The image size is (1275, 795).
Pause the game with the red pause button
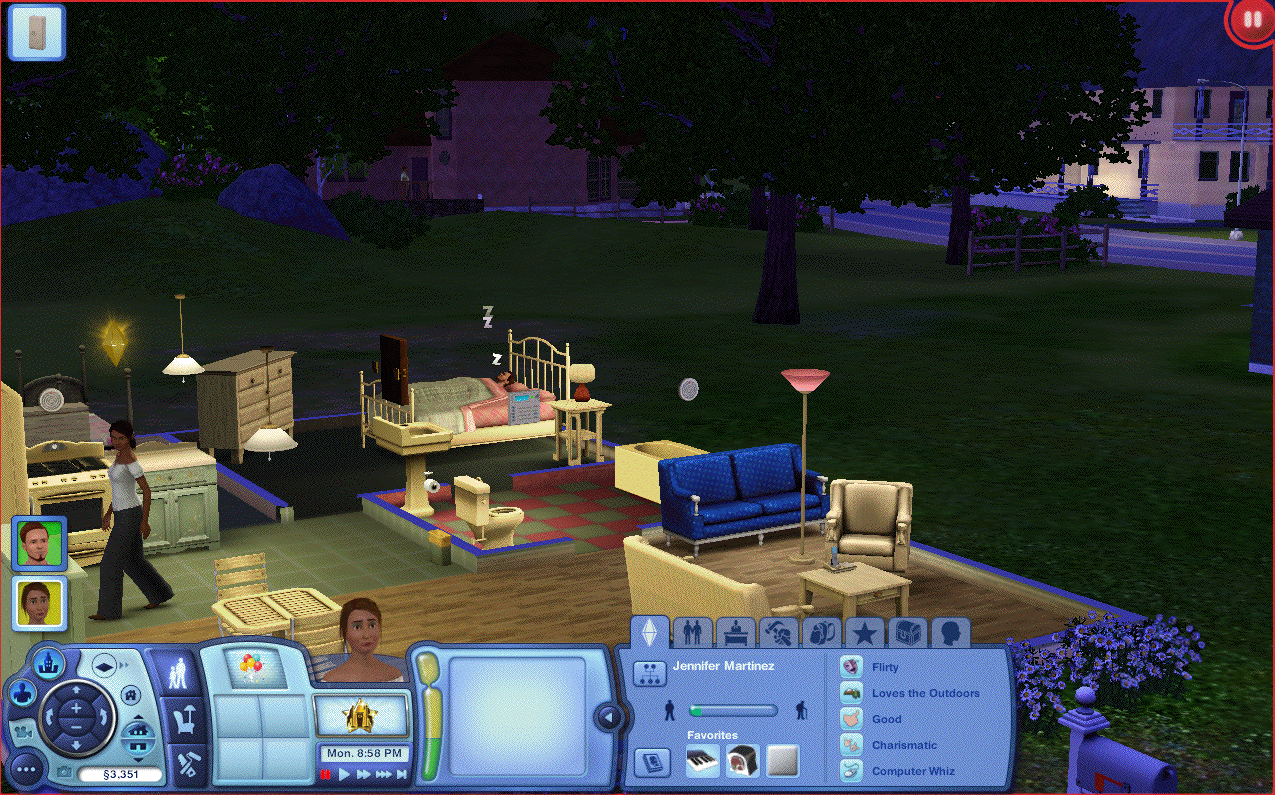(326, 774)
